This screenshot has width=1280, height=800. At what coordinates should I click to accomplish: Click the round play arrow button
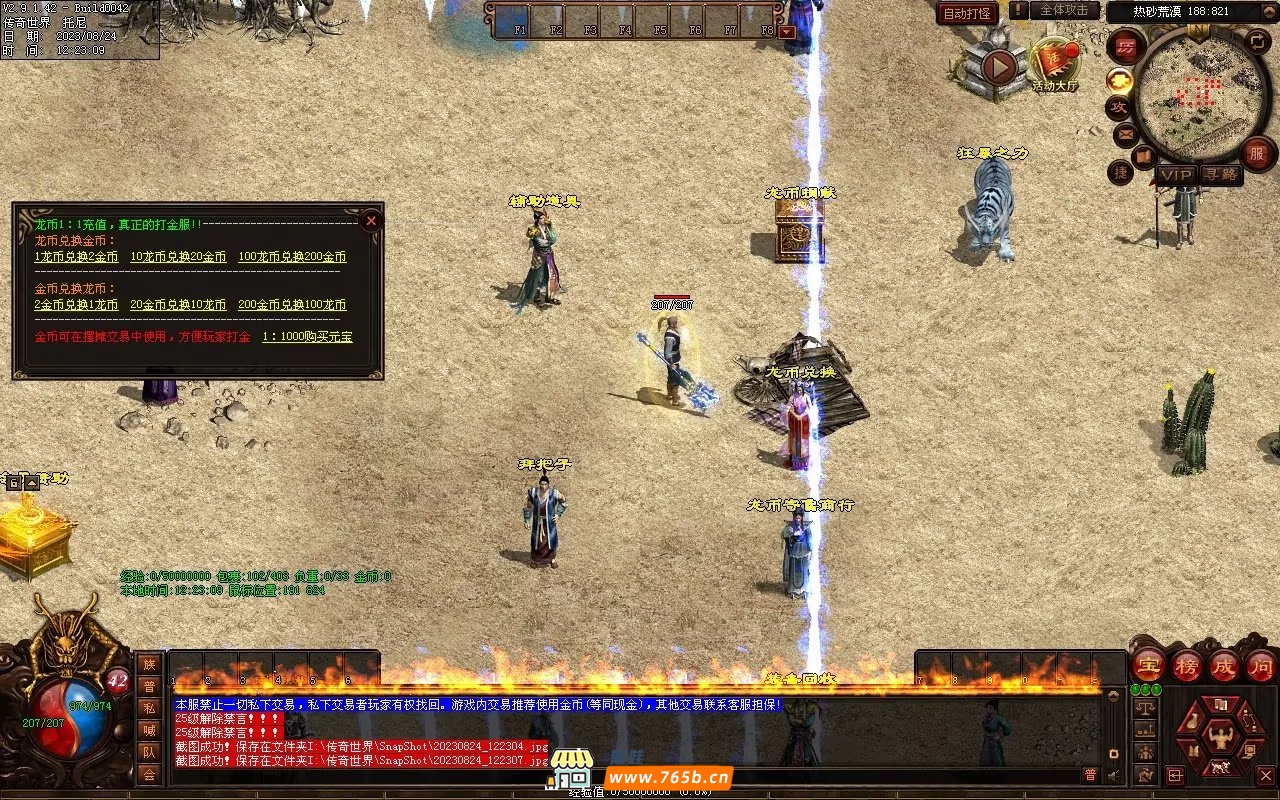pos(998,67)
